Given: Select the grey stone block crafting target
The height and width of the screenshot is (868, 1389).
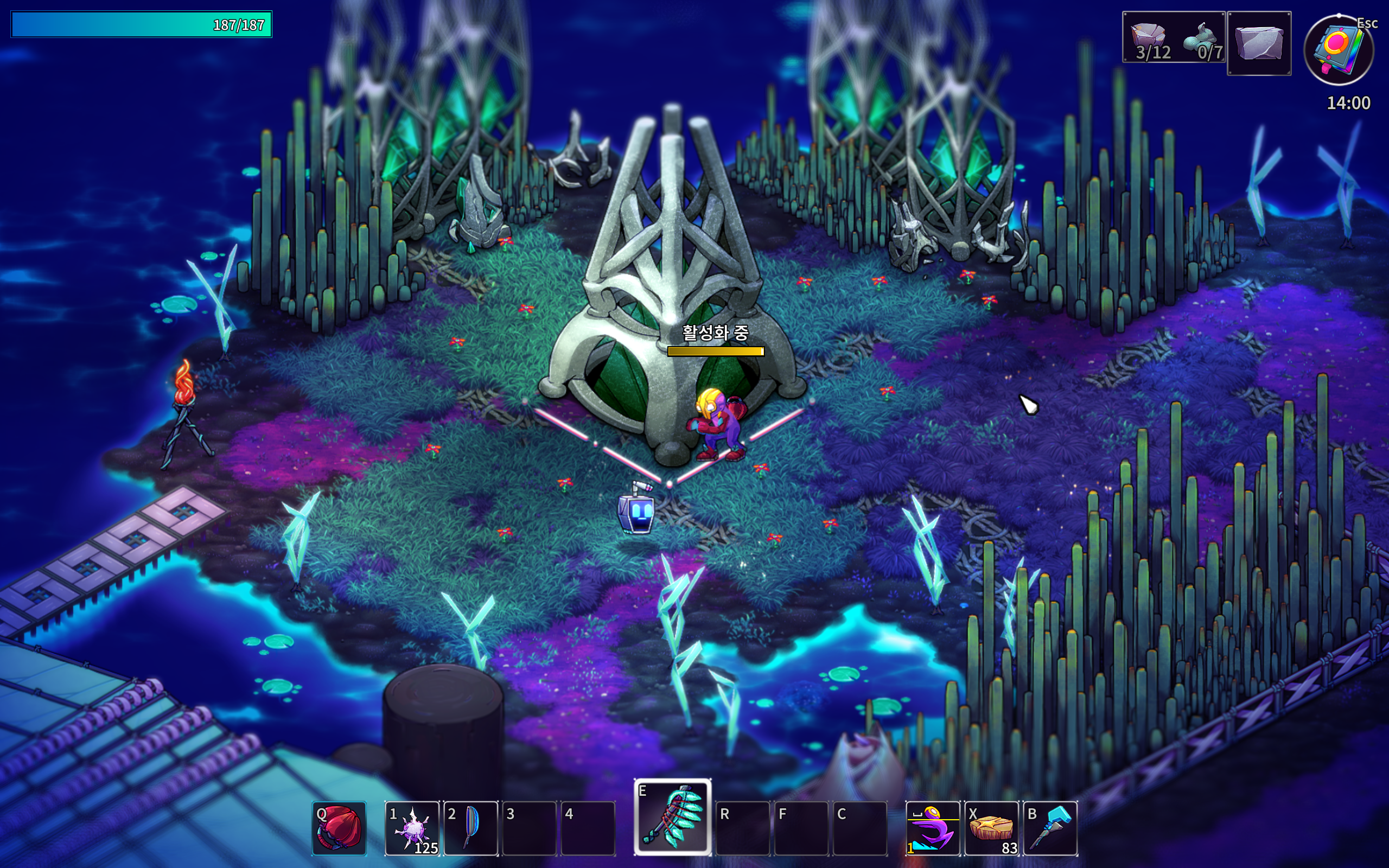Looking at the screenshot, I should click(1259, 43).
